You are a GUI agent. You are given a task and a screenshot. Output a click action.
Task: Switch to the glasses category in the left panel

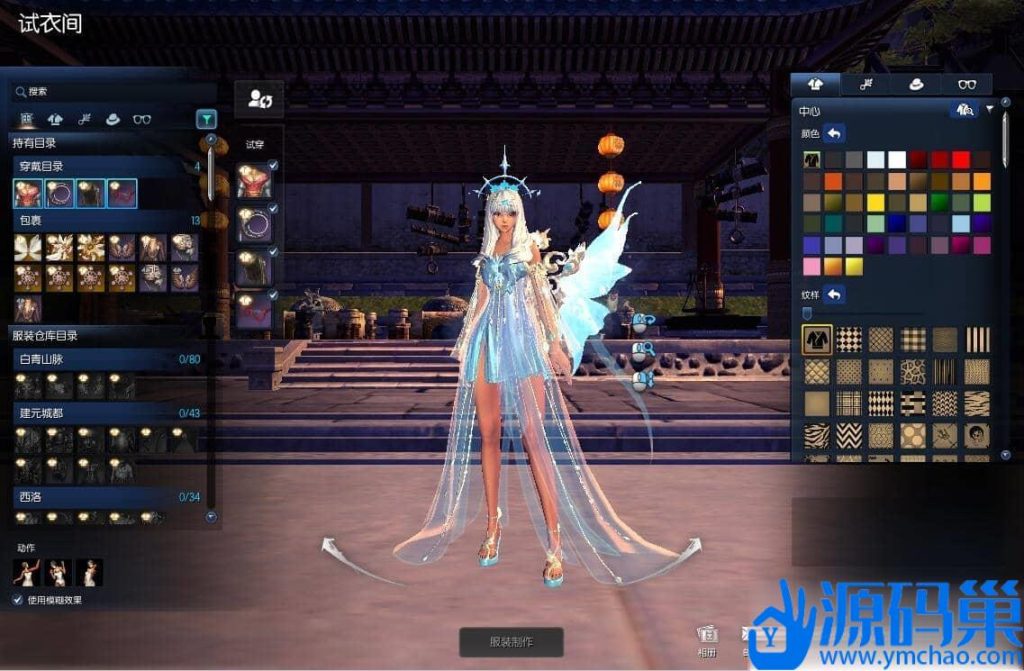142,119
